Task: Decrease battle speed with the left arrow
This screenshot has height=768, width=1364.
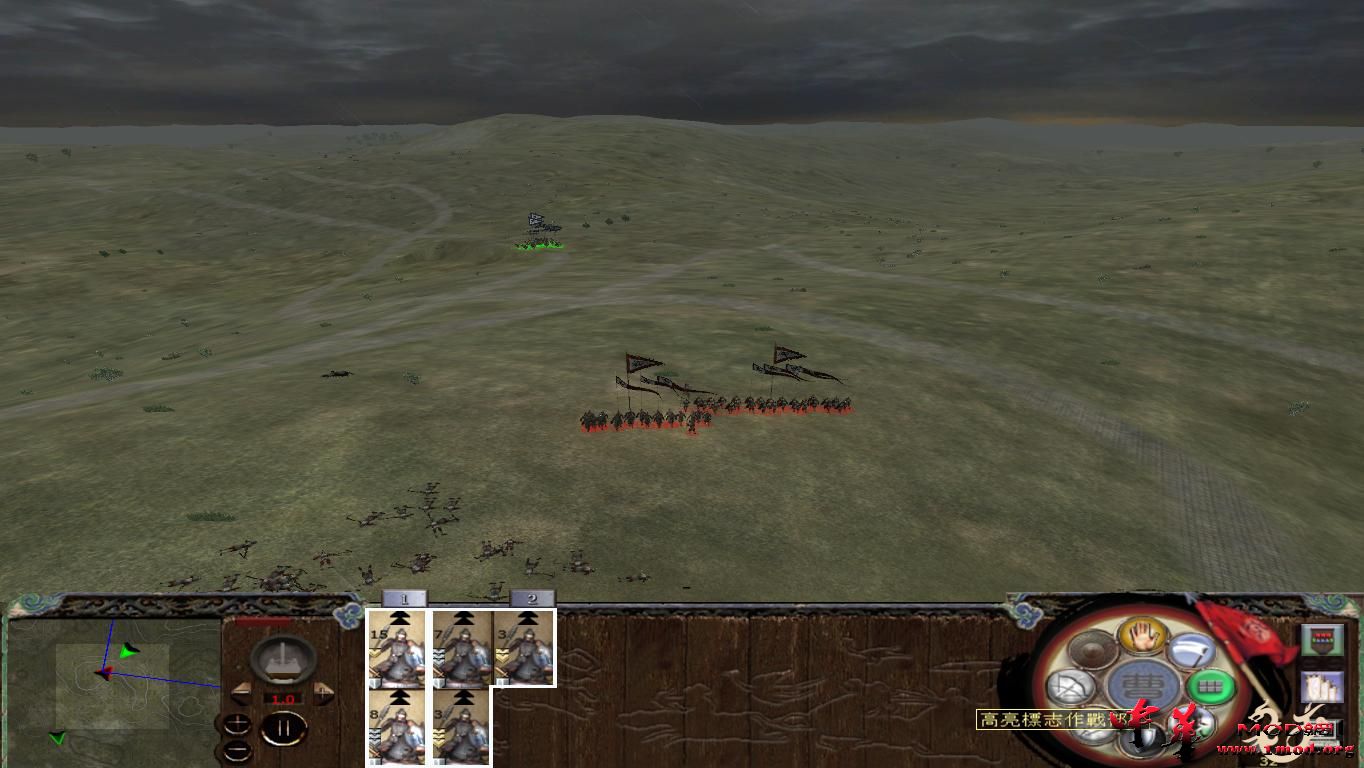Action: tap(240, 692)
